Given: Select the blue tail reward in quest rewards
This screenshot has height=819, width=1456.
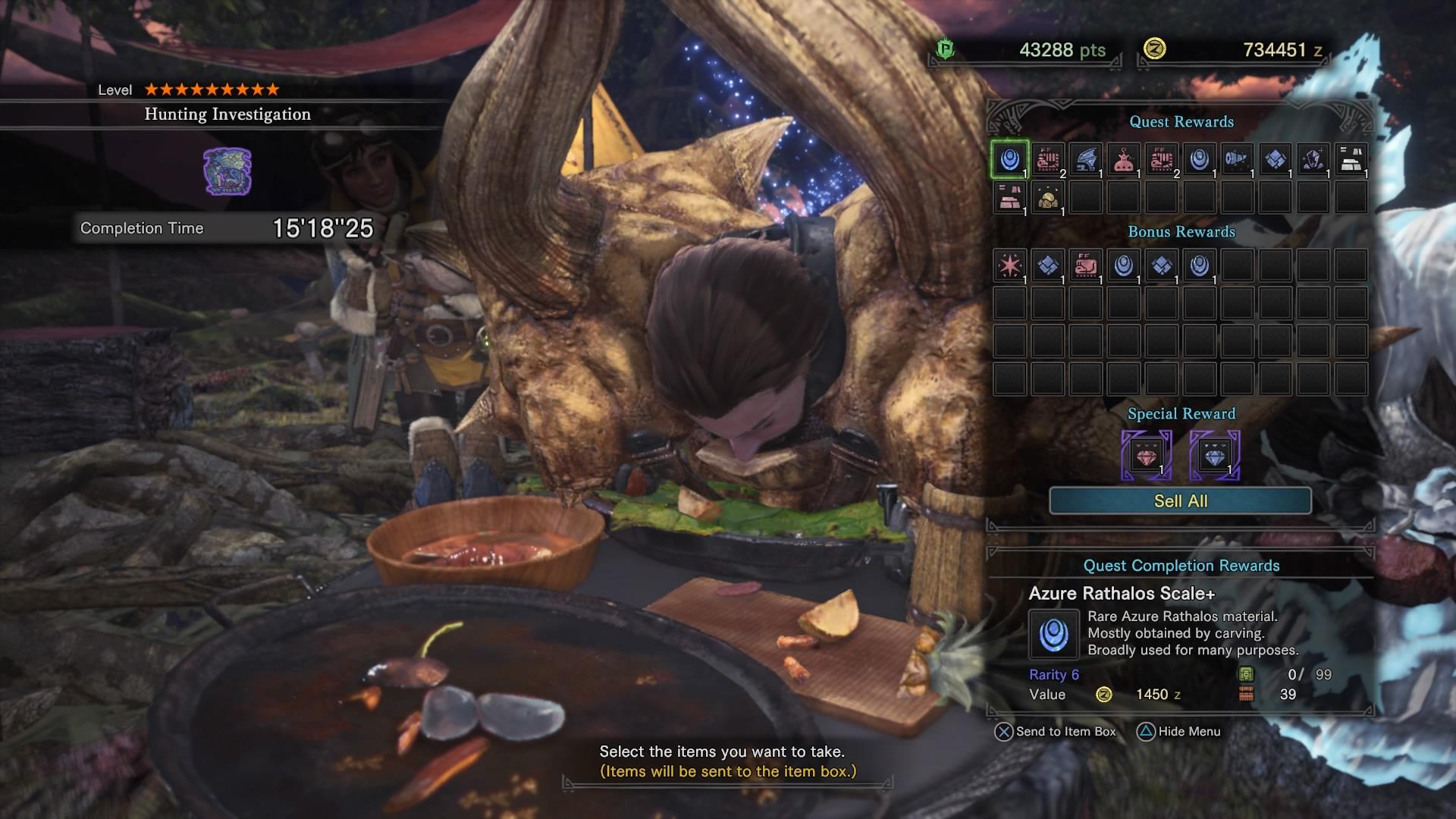Looking at the screenshot, I should point(1237,160).
